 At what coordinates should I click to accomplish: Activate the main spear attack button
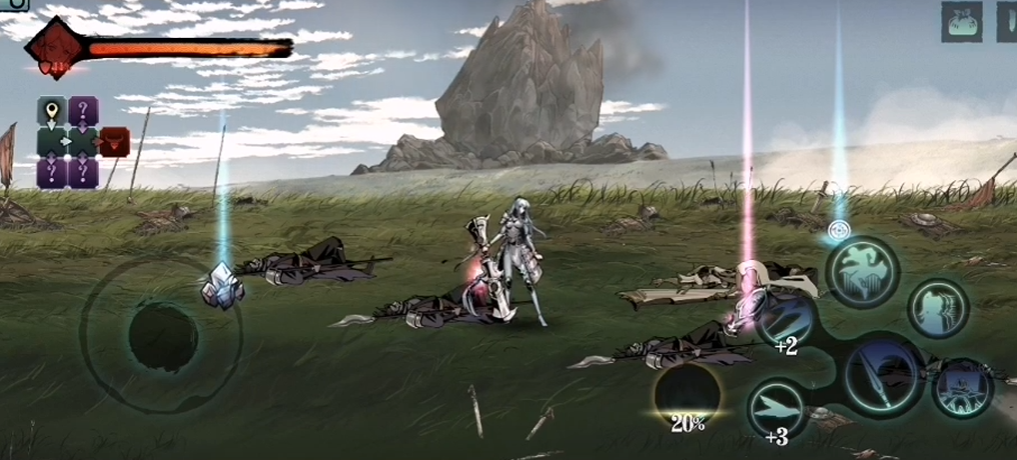pyautogui.click(x=884, y=375)
